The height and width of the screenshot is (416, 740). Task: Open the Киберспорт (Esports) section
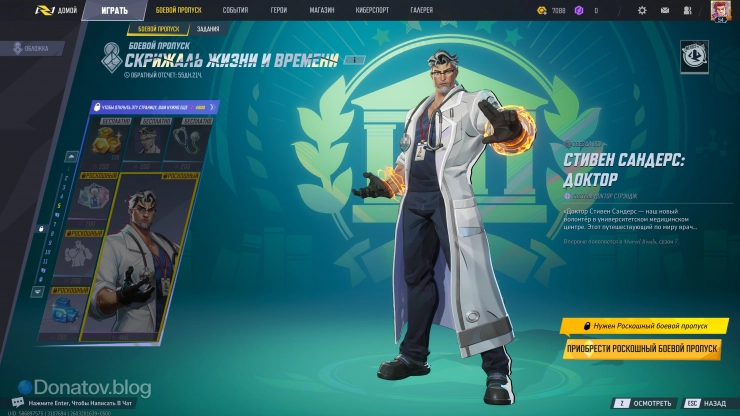point(373,11)
